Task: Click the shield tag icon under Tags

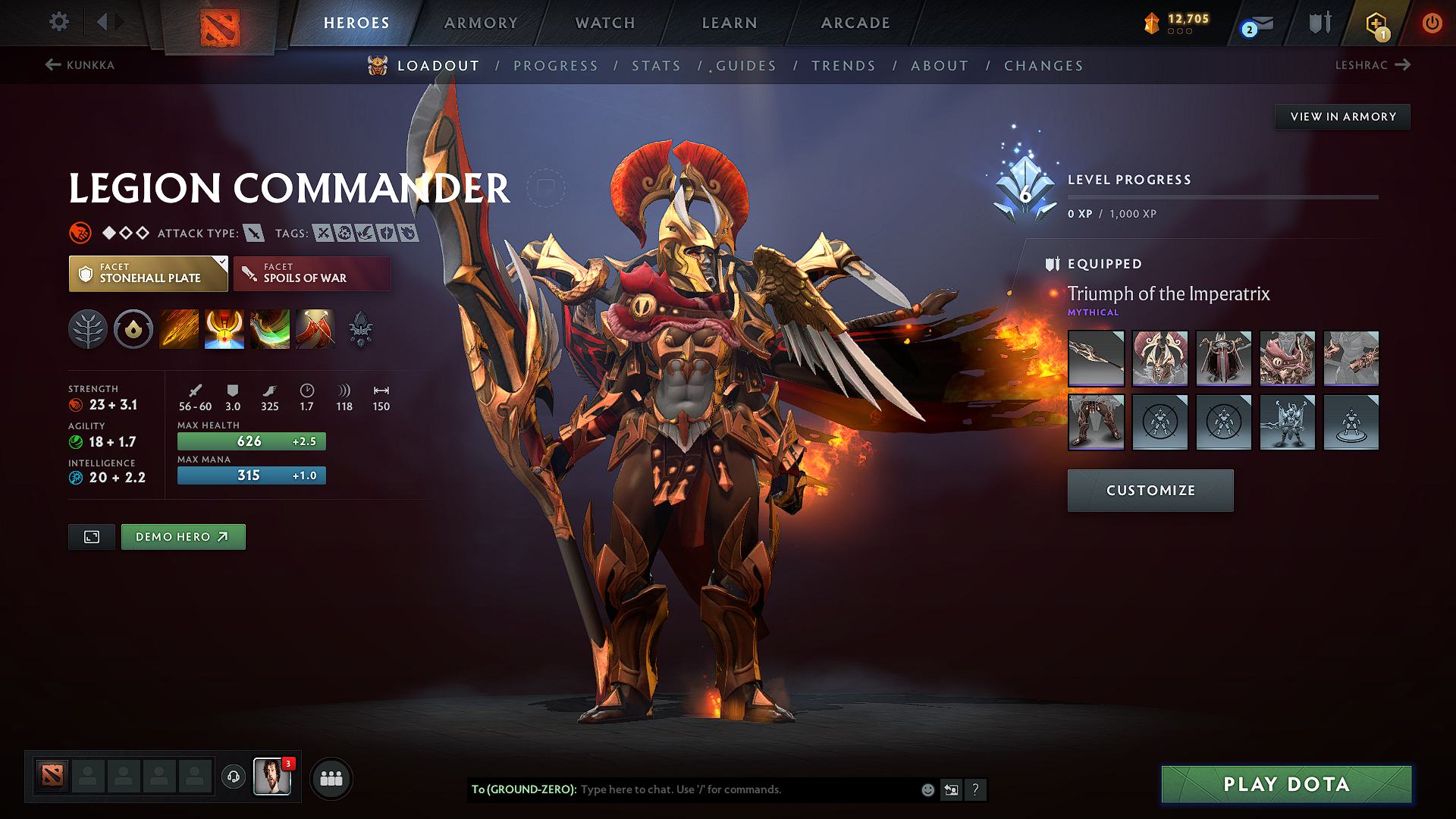Action: coord(388,234)
